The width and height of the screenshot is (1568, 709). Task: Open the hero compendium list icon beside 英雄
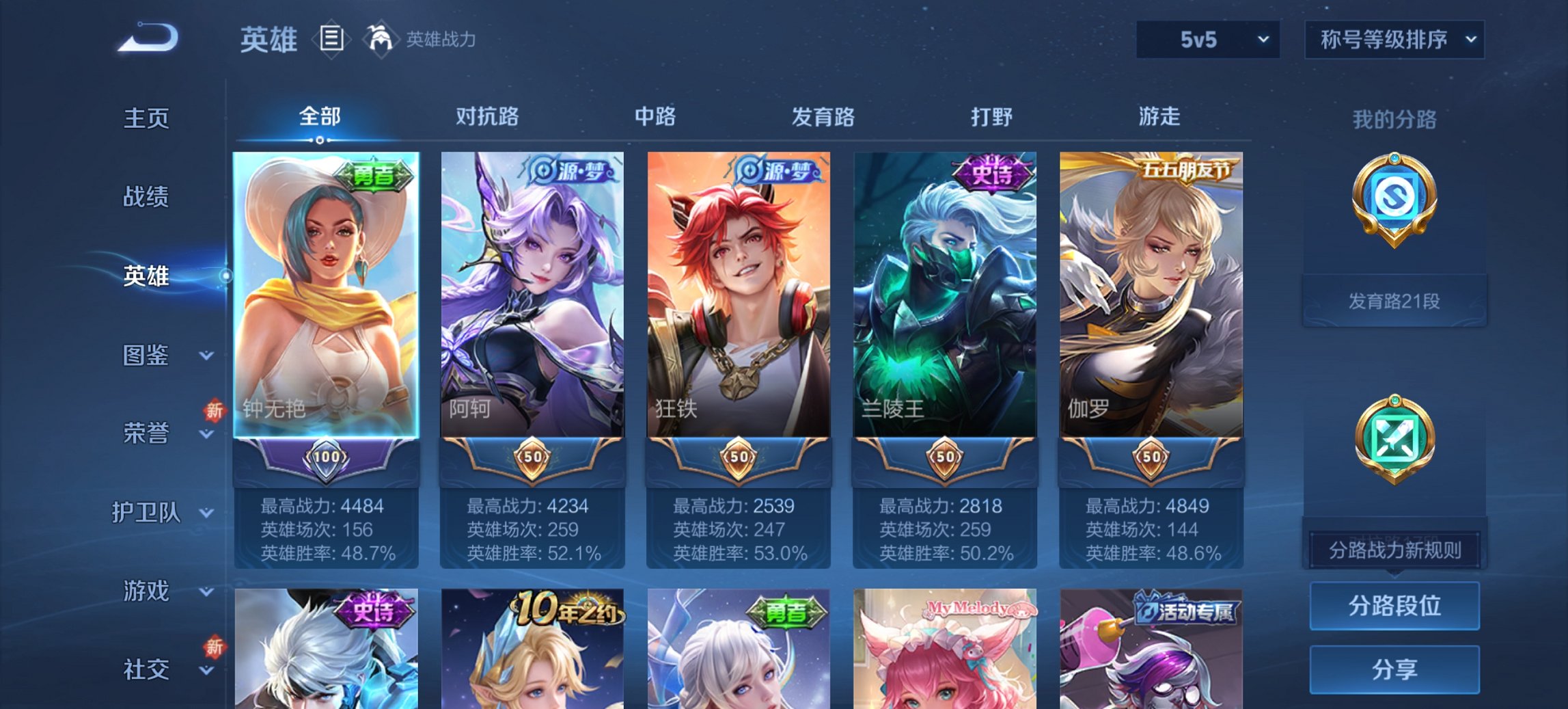coord(332,40)
